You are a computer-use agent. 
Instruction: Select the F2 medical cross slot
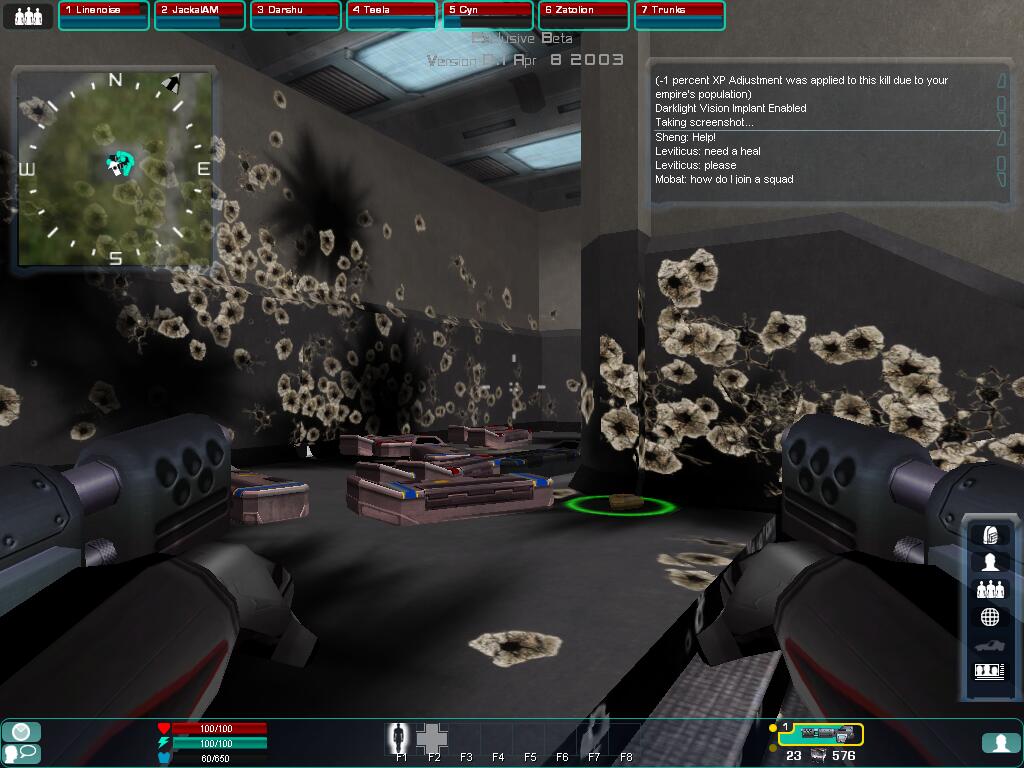[433, 738]
